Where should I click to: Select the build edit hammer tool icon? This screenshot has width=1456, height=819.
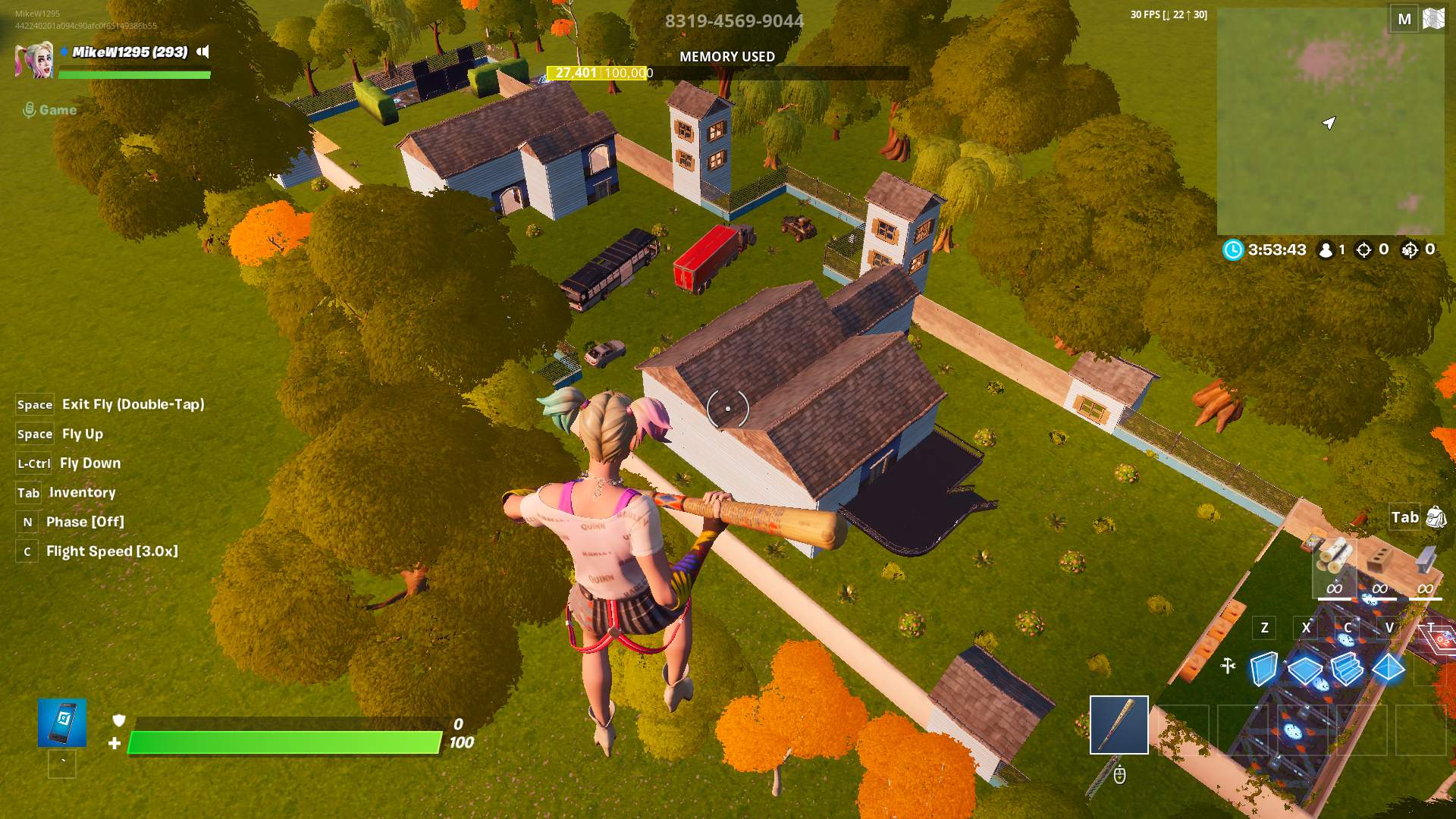(x=1227, y=664)
